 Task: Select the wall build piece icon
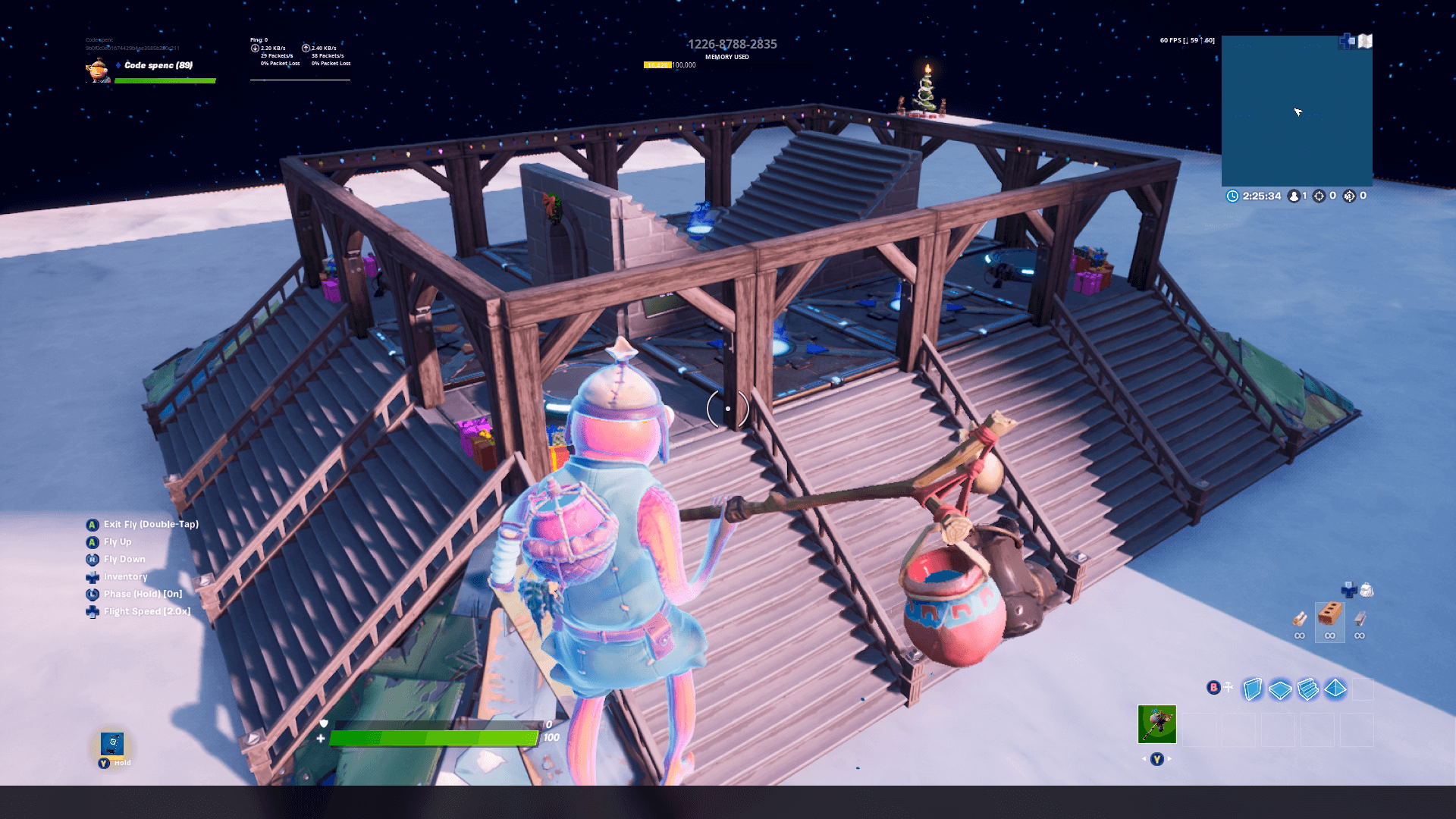[x=1252, y=689]
